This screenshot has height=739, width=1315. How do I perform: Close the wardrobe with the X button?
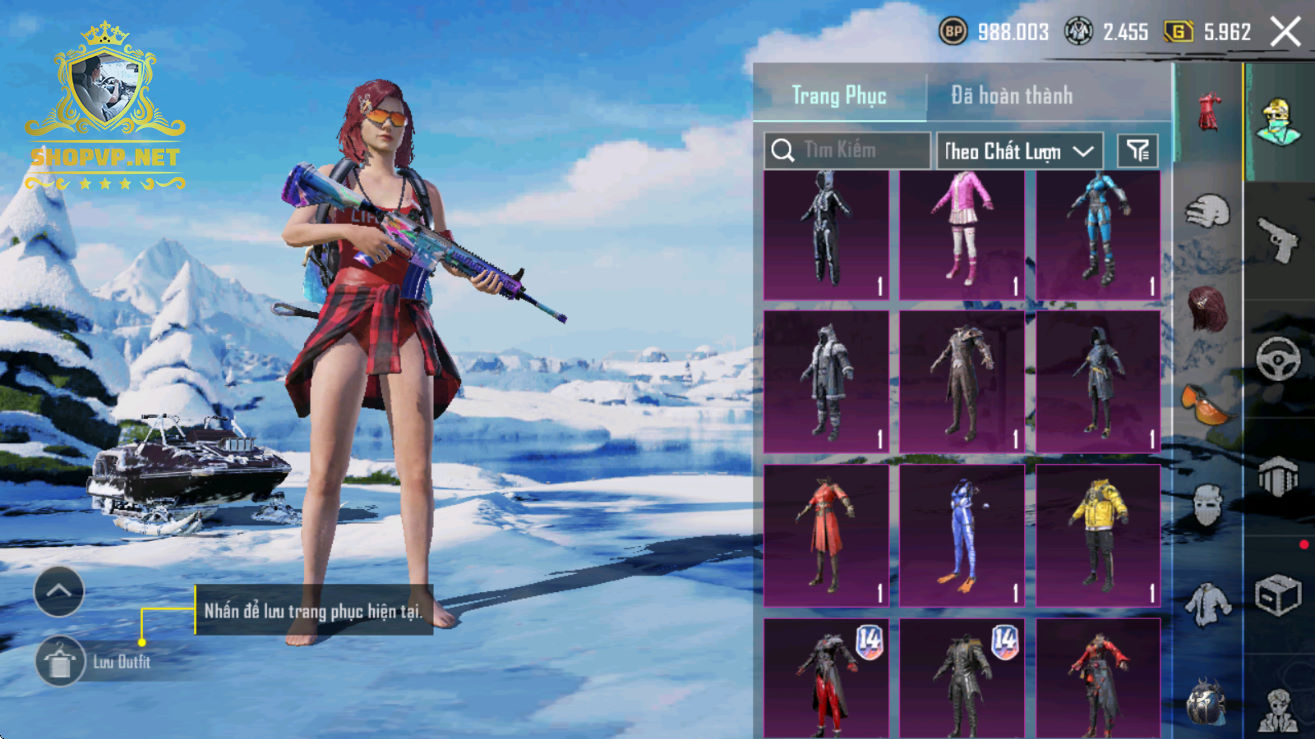(1285, 32)
